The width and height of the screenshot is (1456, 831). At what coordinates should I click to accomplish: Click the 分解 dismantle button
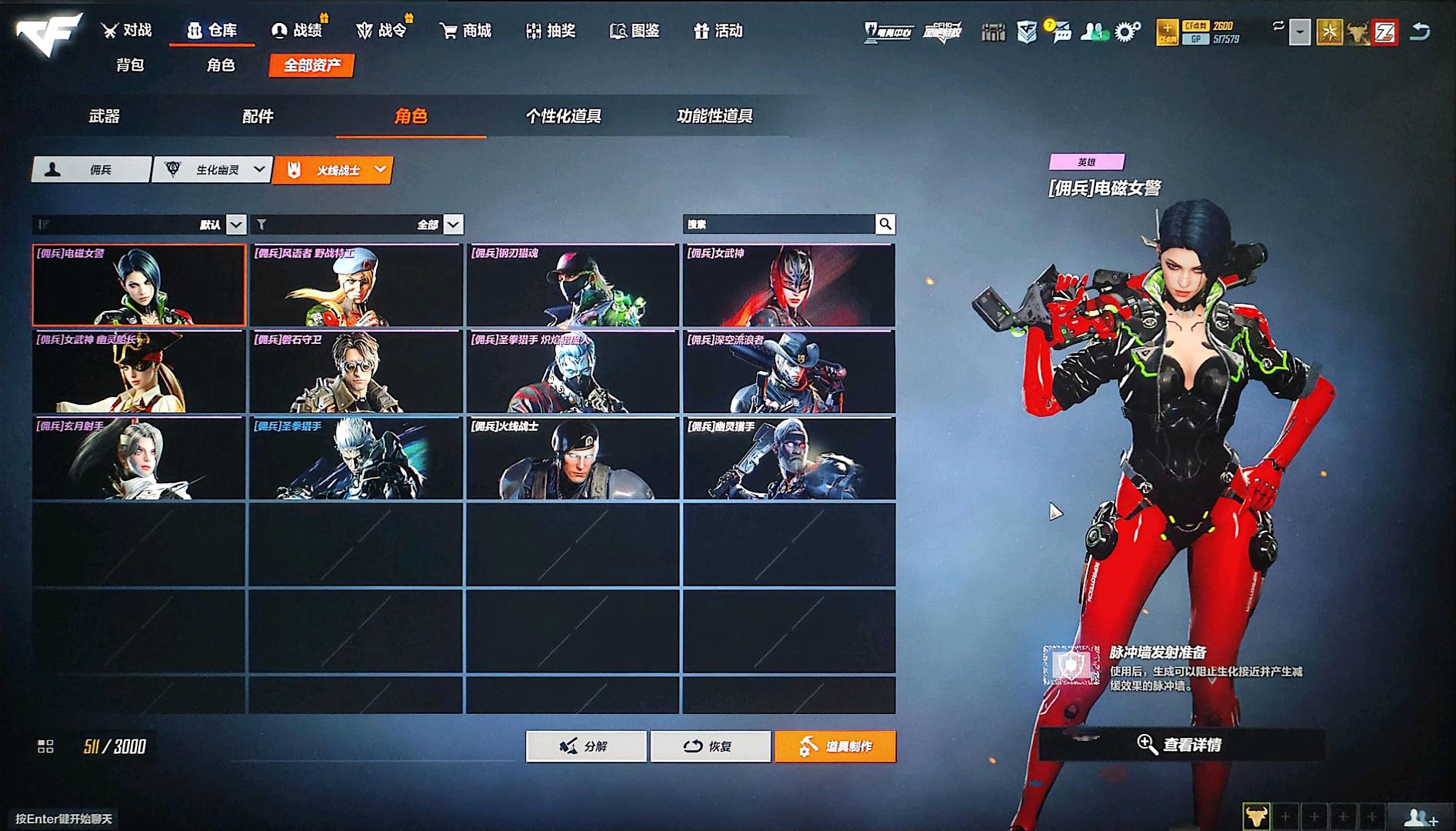586,746
